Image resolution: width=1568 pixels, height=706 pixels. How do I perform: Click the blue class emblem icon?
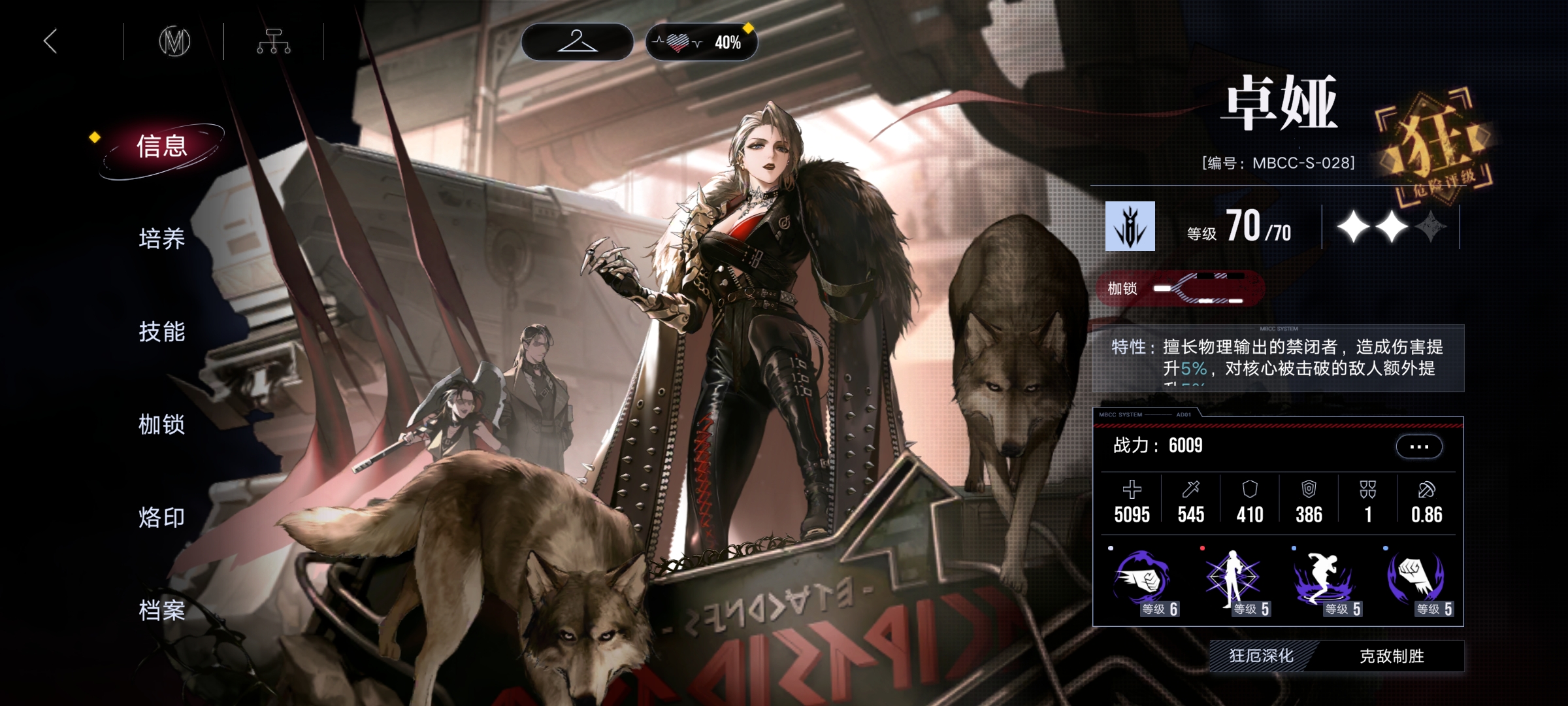click(1130, 226)
